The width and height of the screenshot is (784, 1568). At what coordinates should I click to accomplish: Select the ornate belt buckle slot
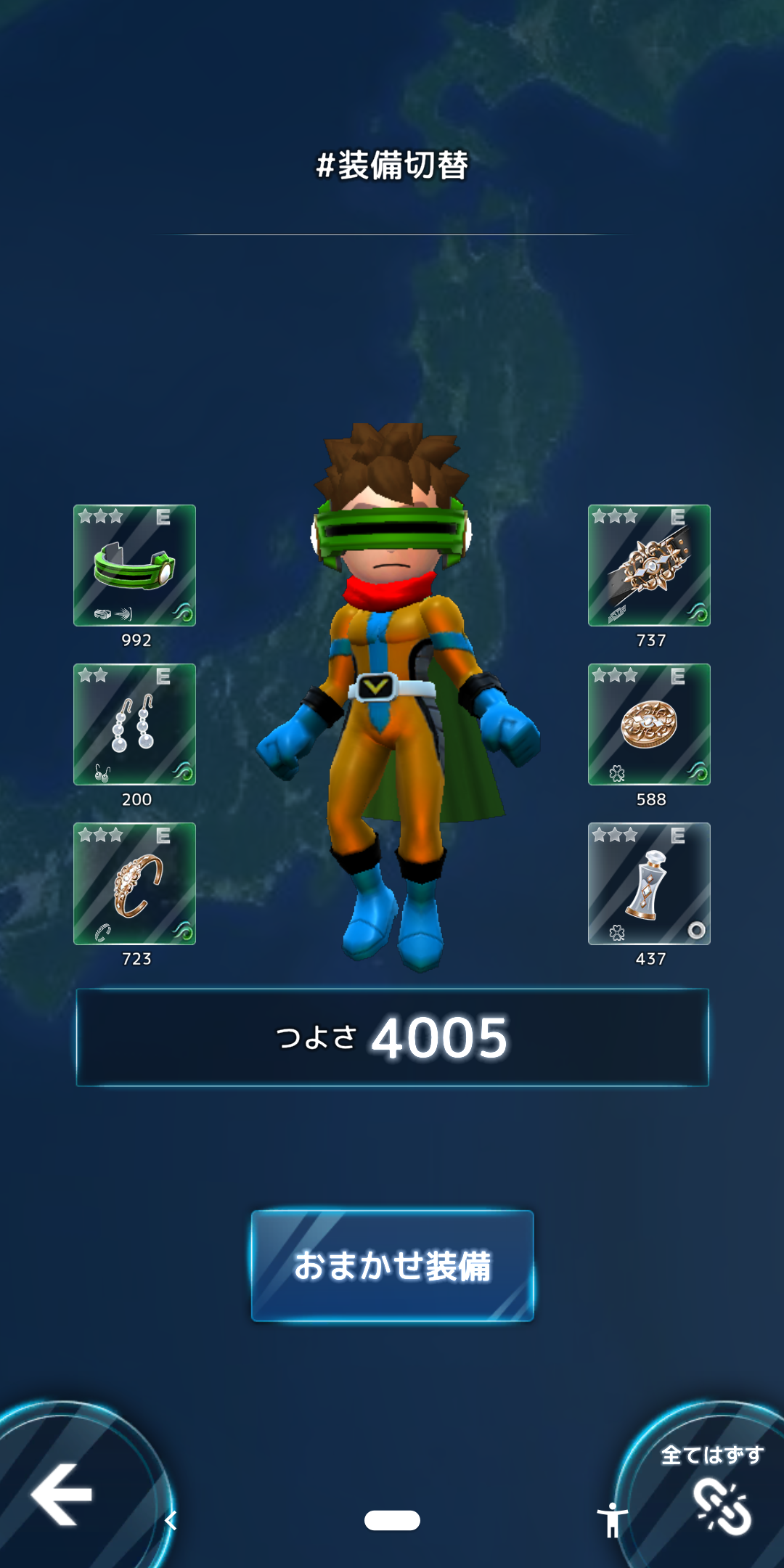649,565
